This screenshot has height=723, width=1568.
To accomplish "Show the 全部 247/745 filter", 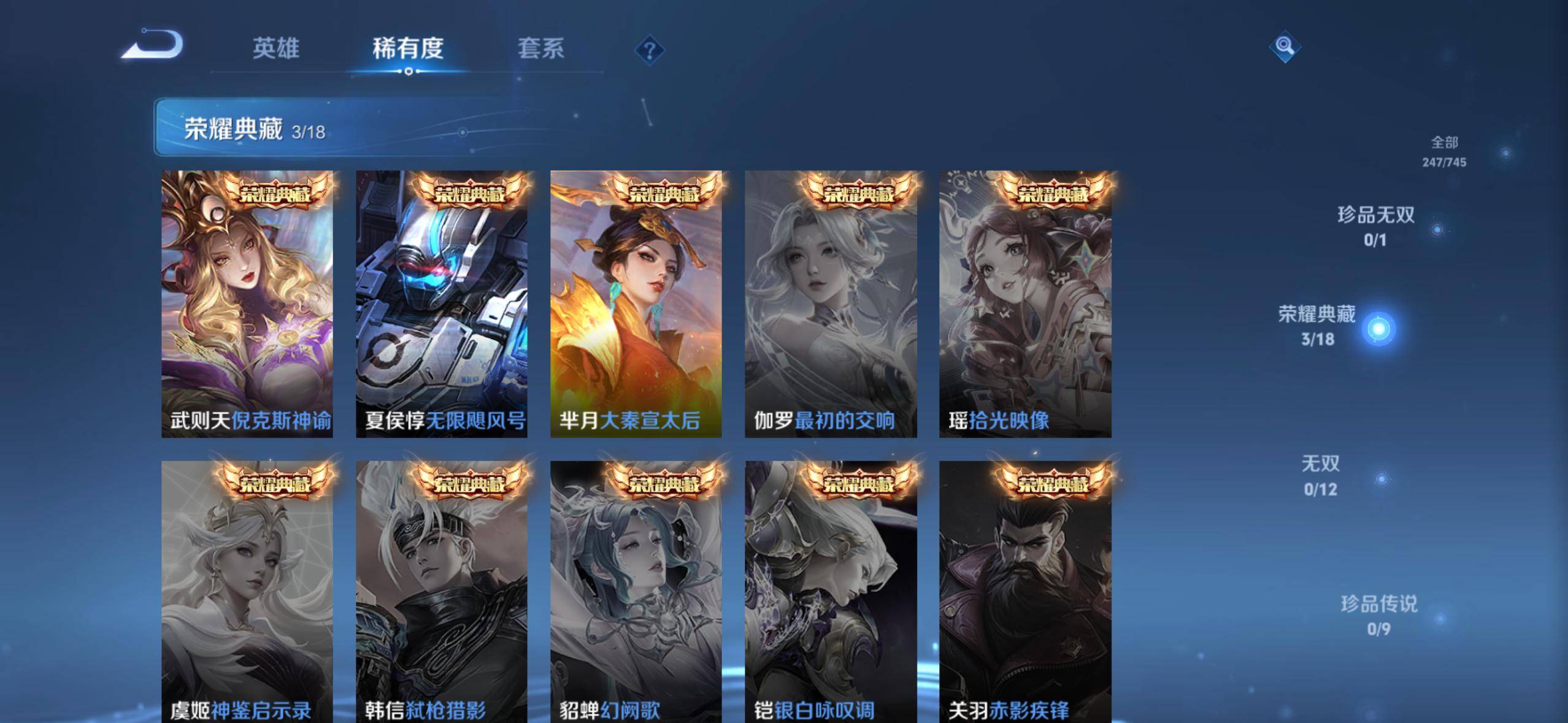I will point(1444,151).
